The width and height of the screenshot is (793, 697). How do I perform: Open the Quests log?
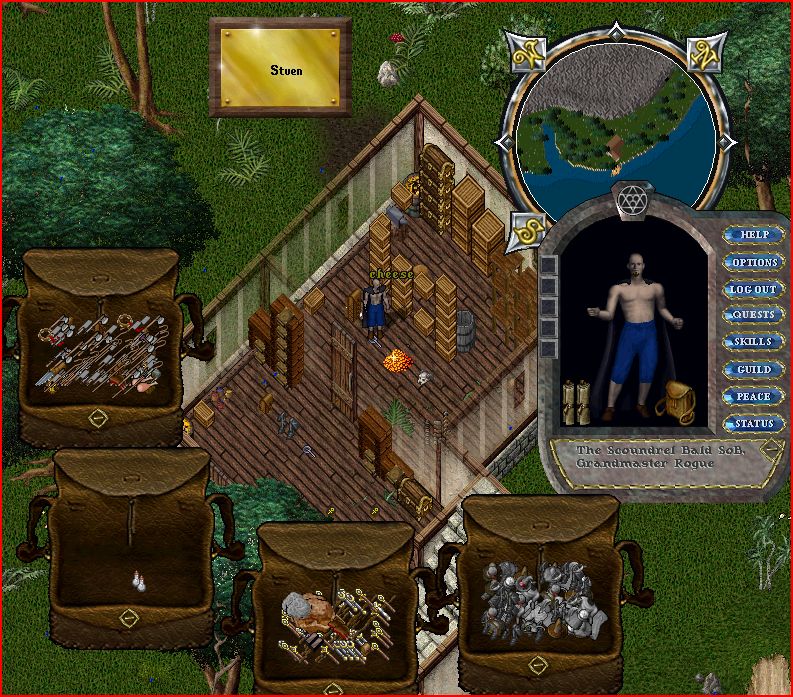coord(753,315)
